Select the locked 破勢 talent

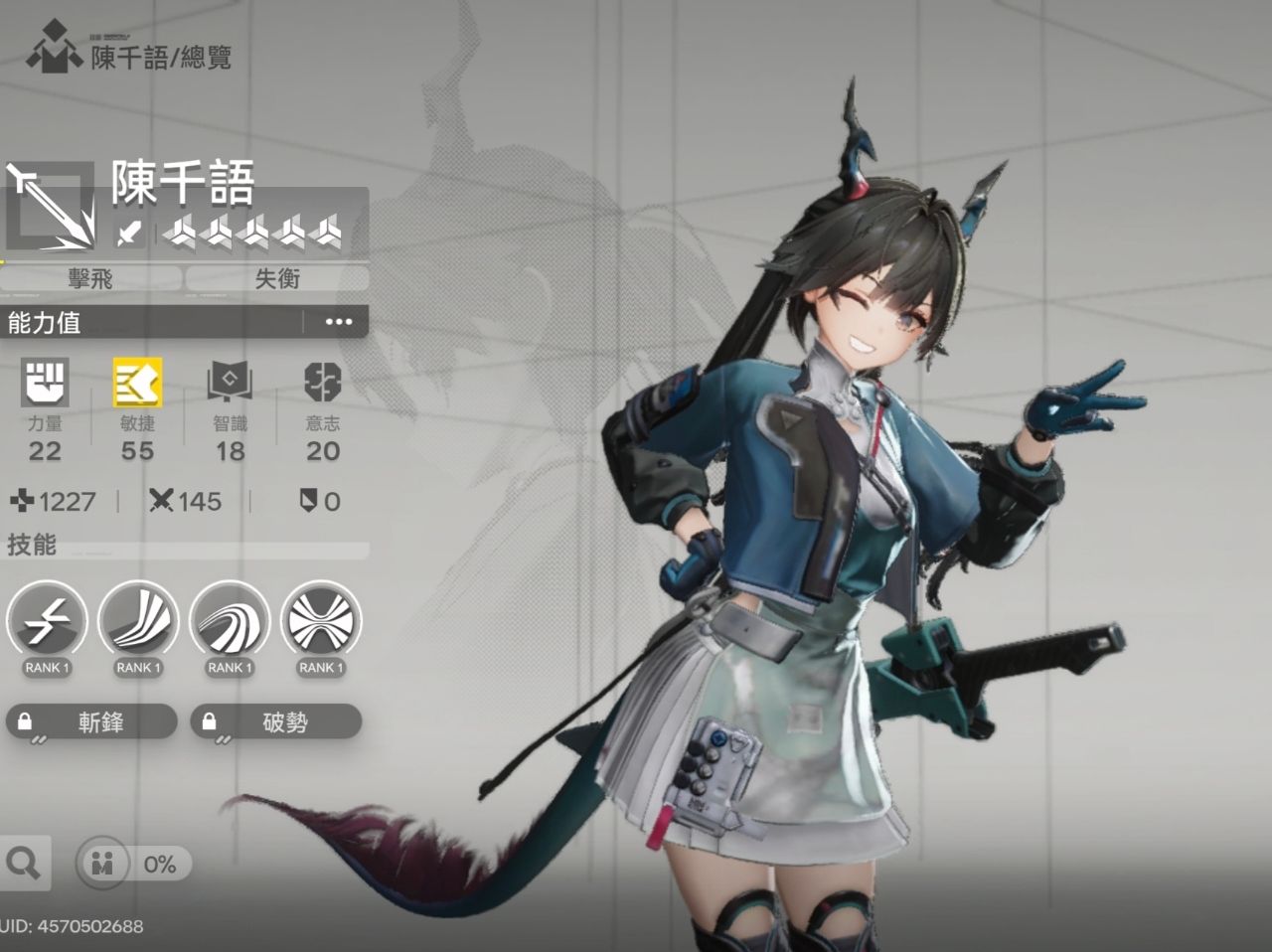coord(275,721)
